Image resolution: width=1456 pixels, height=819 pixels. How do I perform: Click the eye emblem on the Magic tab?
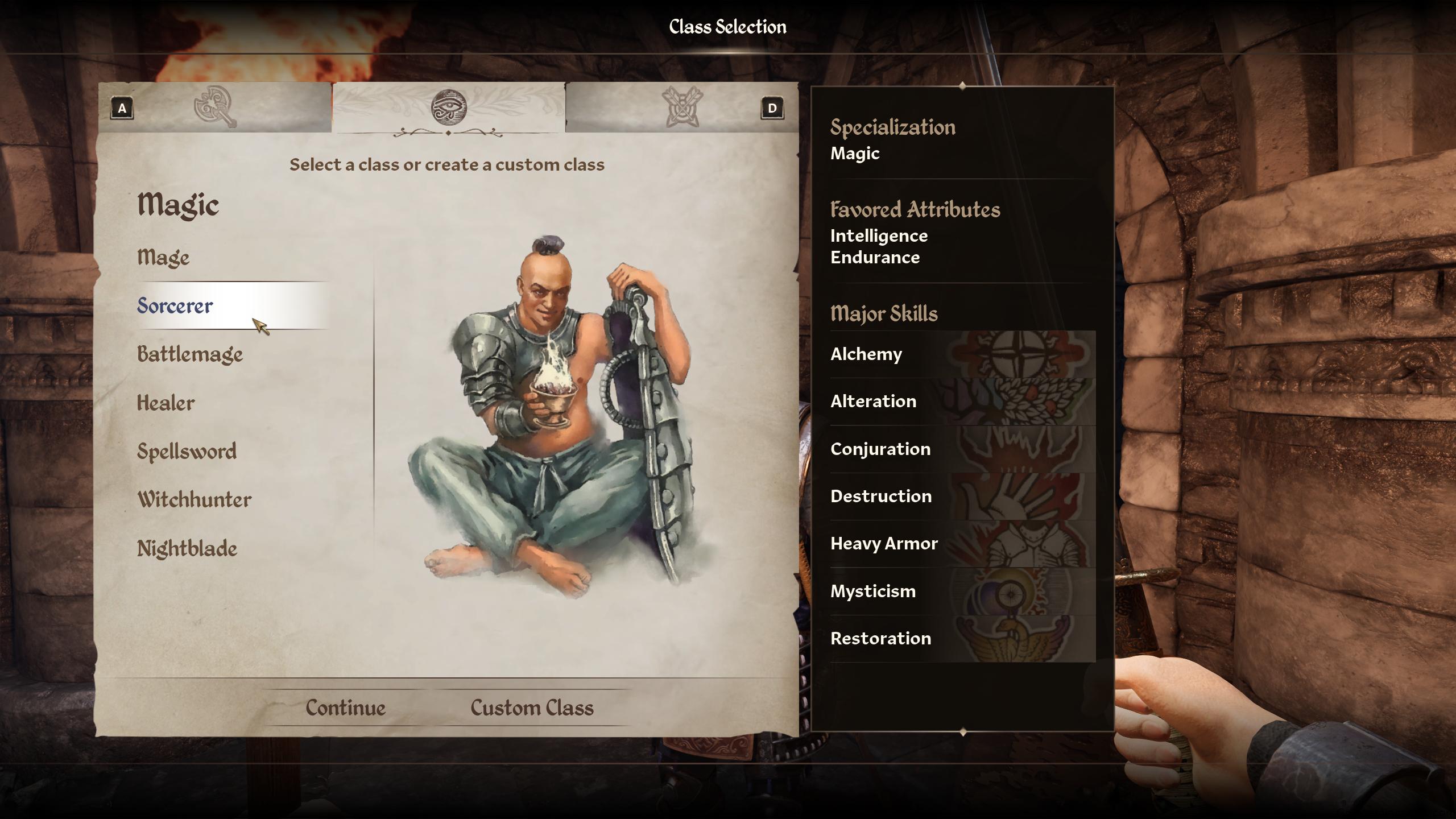coord(449,107)
